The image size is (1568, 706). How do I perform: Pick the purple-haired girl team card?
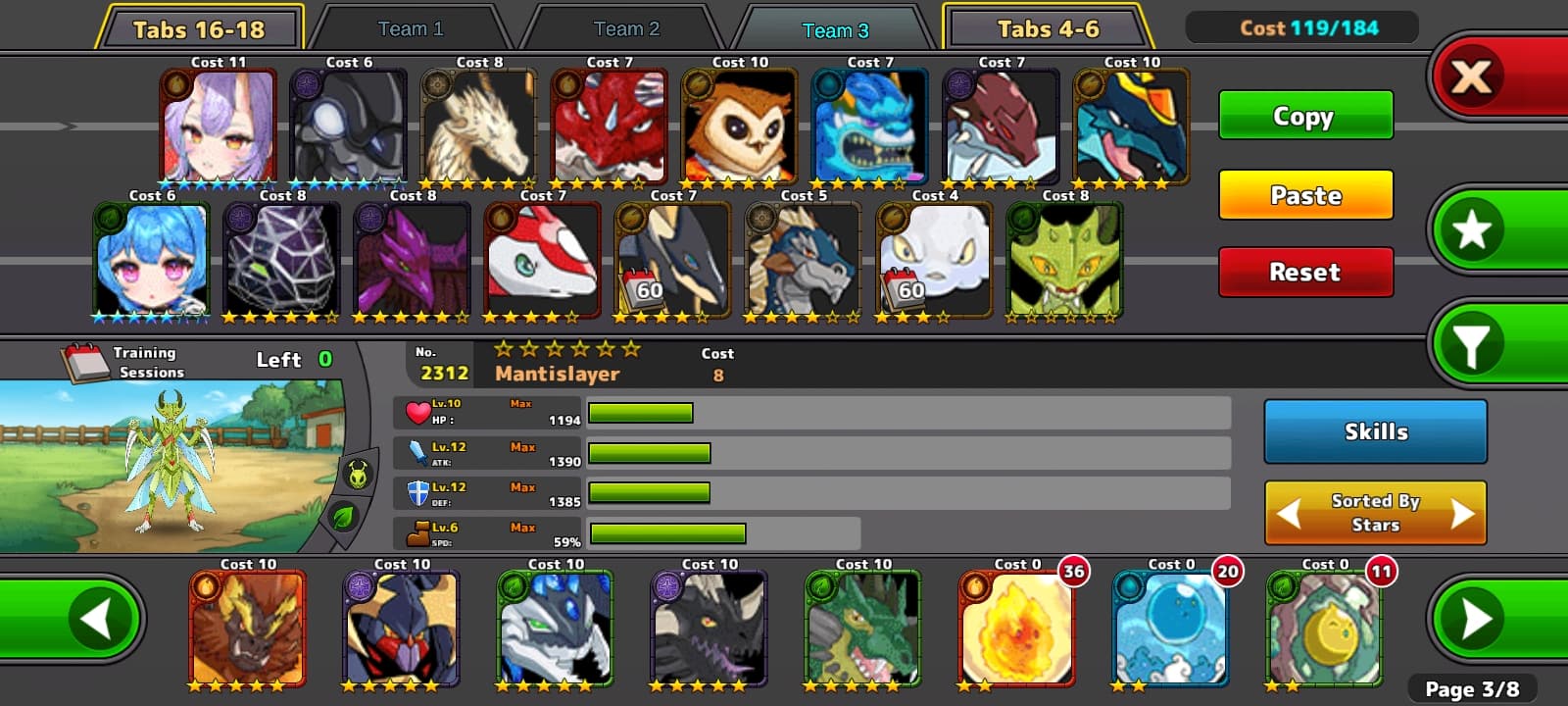click(x=219, y=127)
